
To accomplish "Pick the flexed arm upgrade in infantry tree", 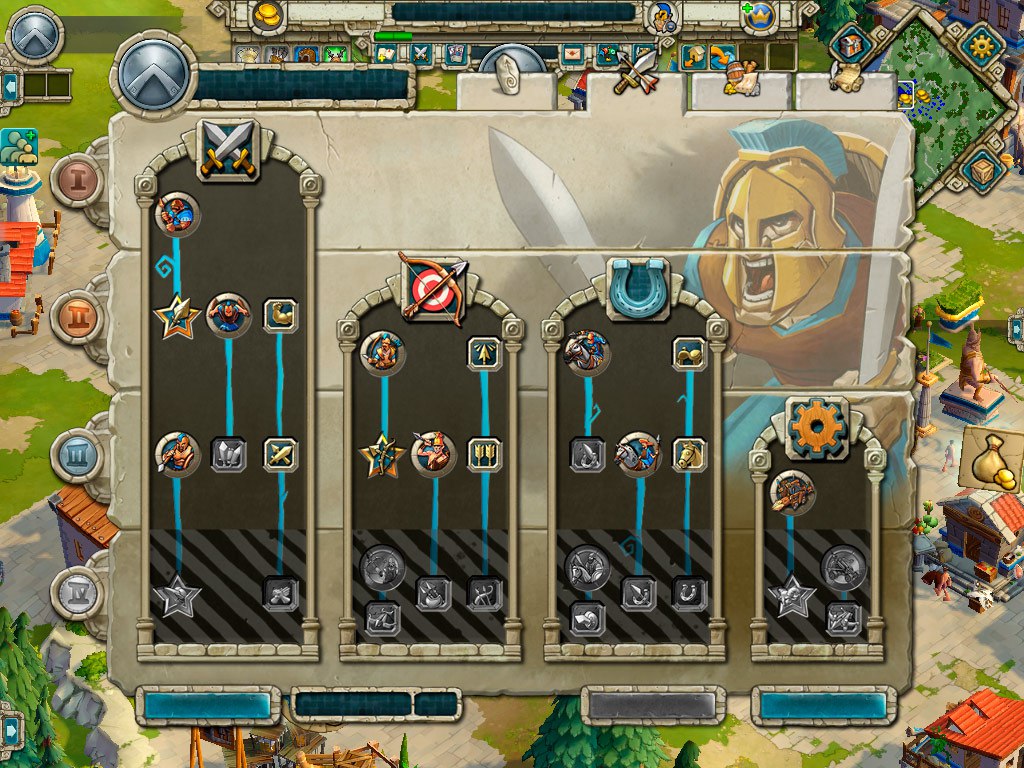I will pos(280,315).
